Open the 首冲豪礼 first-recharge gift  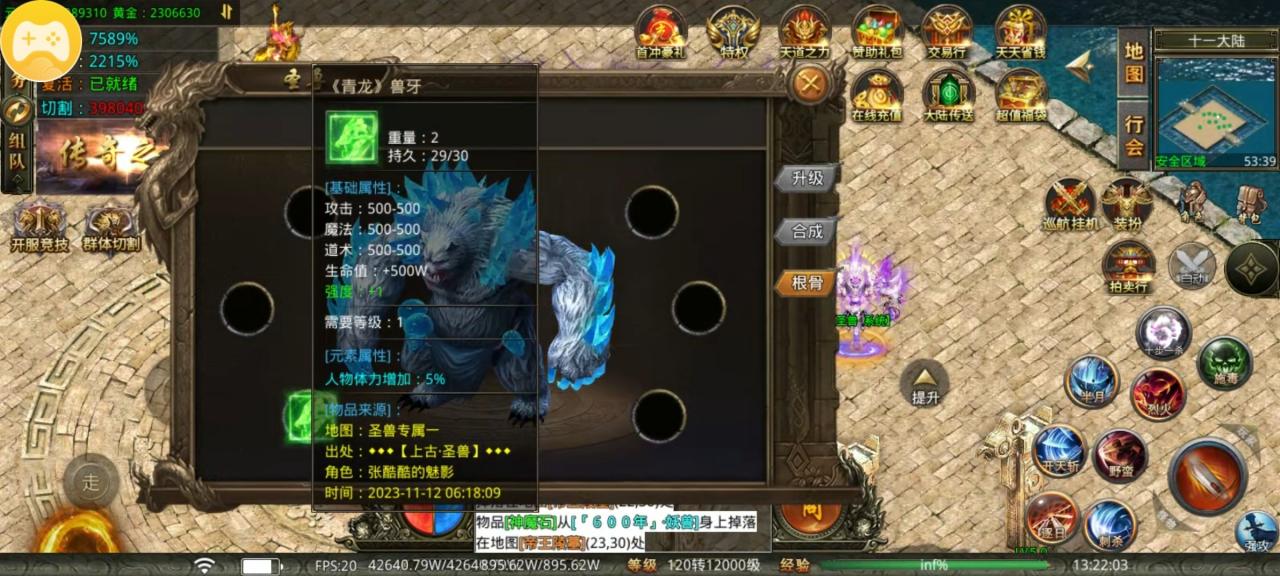pyautogui.click(x=661, y=33)
